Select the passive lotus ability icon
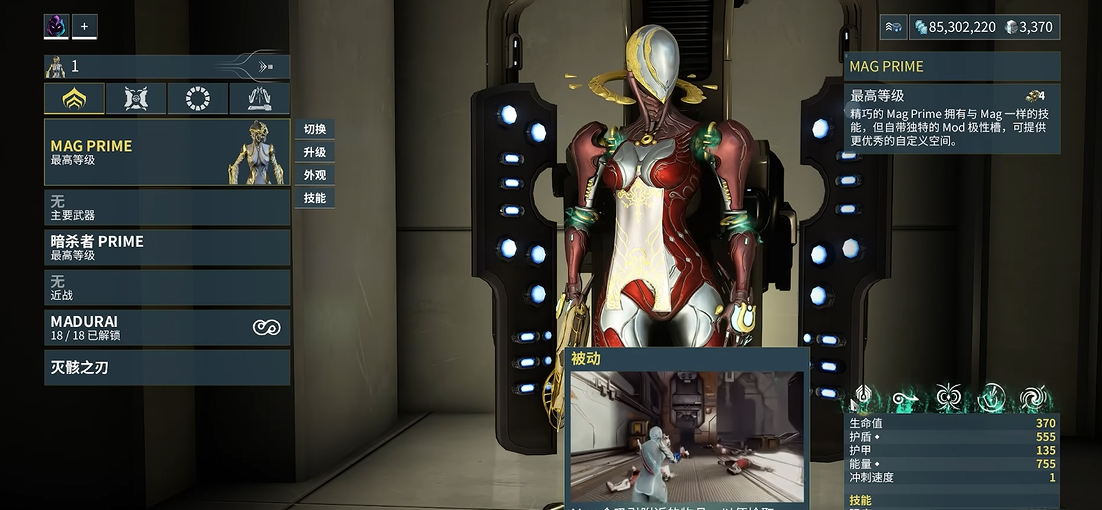Image resolution: width=1102 pixels, height=510 pixels. click(863, 399)
